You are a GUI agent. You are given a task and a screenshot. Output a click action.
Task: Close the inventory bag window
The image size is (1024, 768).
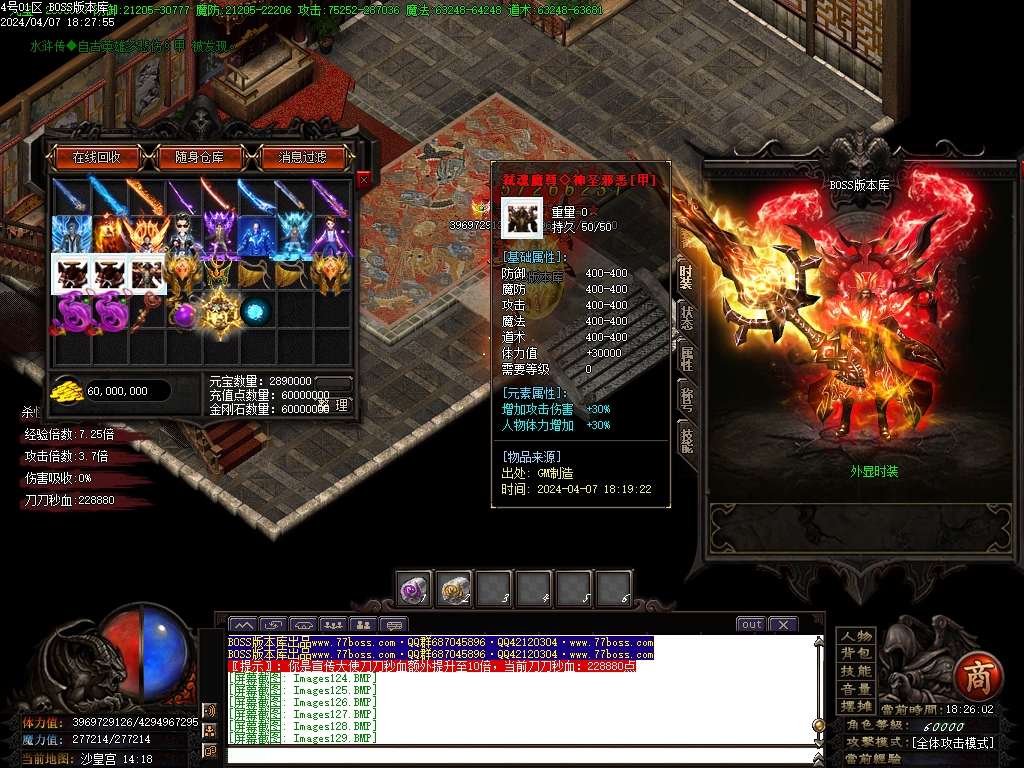point(363,179)
